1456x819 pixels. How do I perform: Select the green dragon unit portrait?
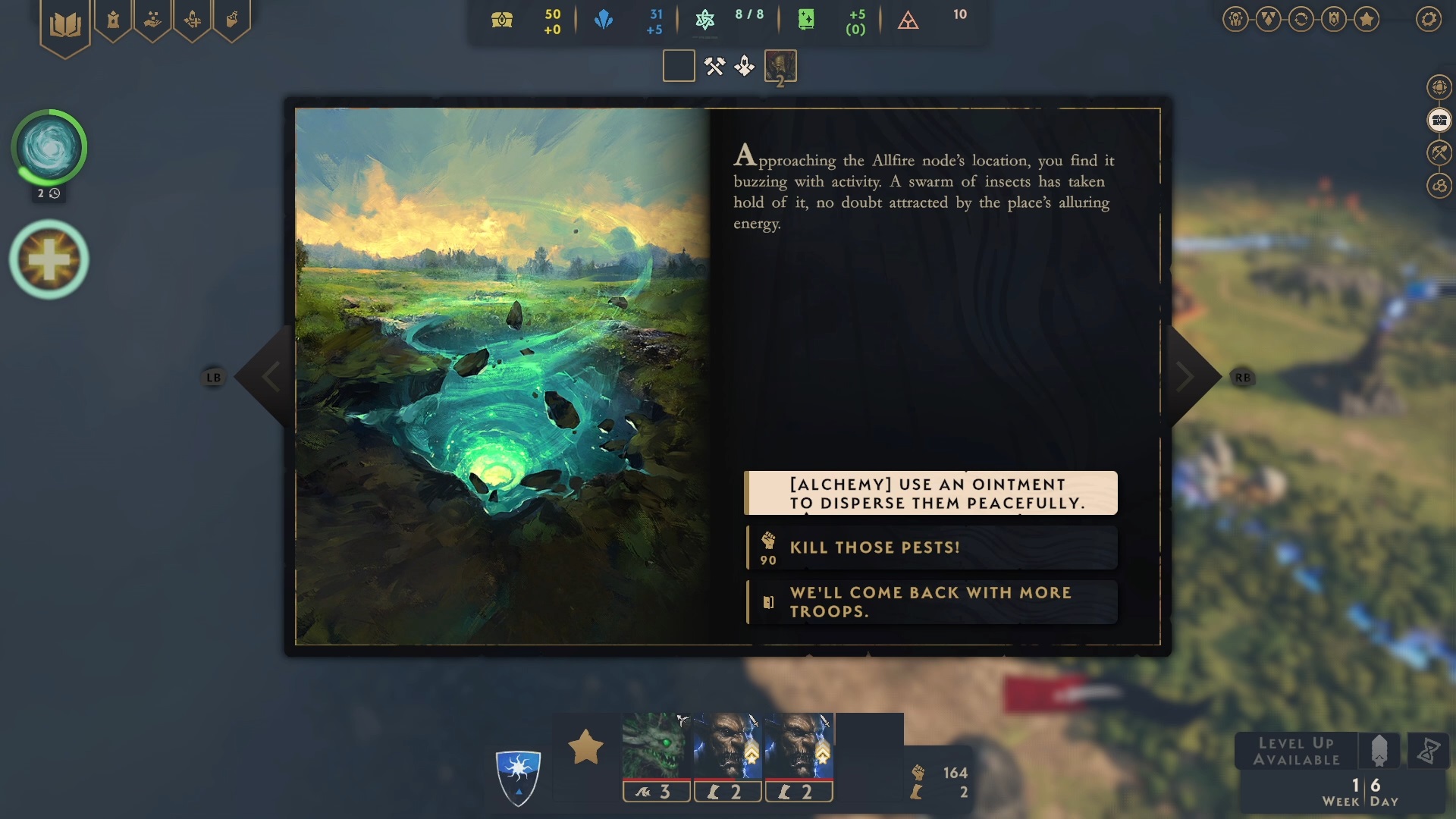click(x=656, y=746)
